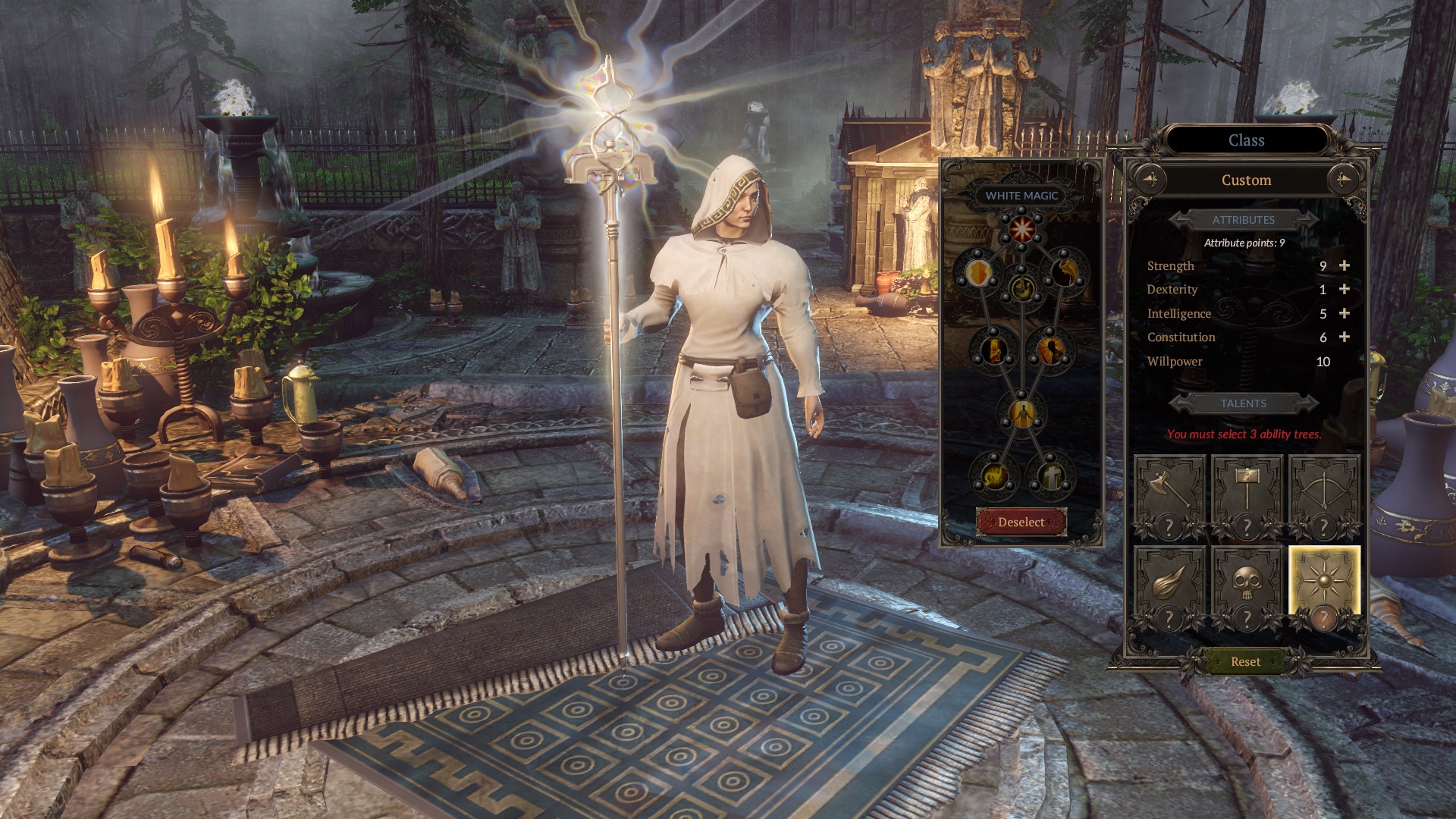This screenshot has width=1456, height=819.
Task: Add a point to Strength
Action: tap(1345, 266)
